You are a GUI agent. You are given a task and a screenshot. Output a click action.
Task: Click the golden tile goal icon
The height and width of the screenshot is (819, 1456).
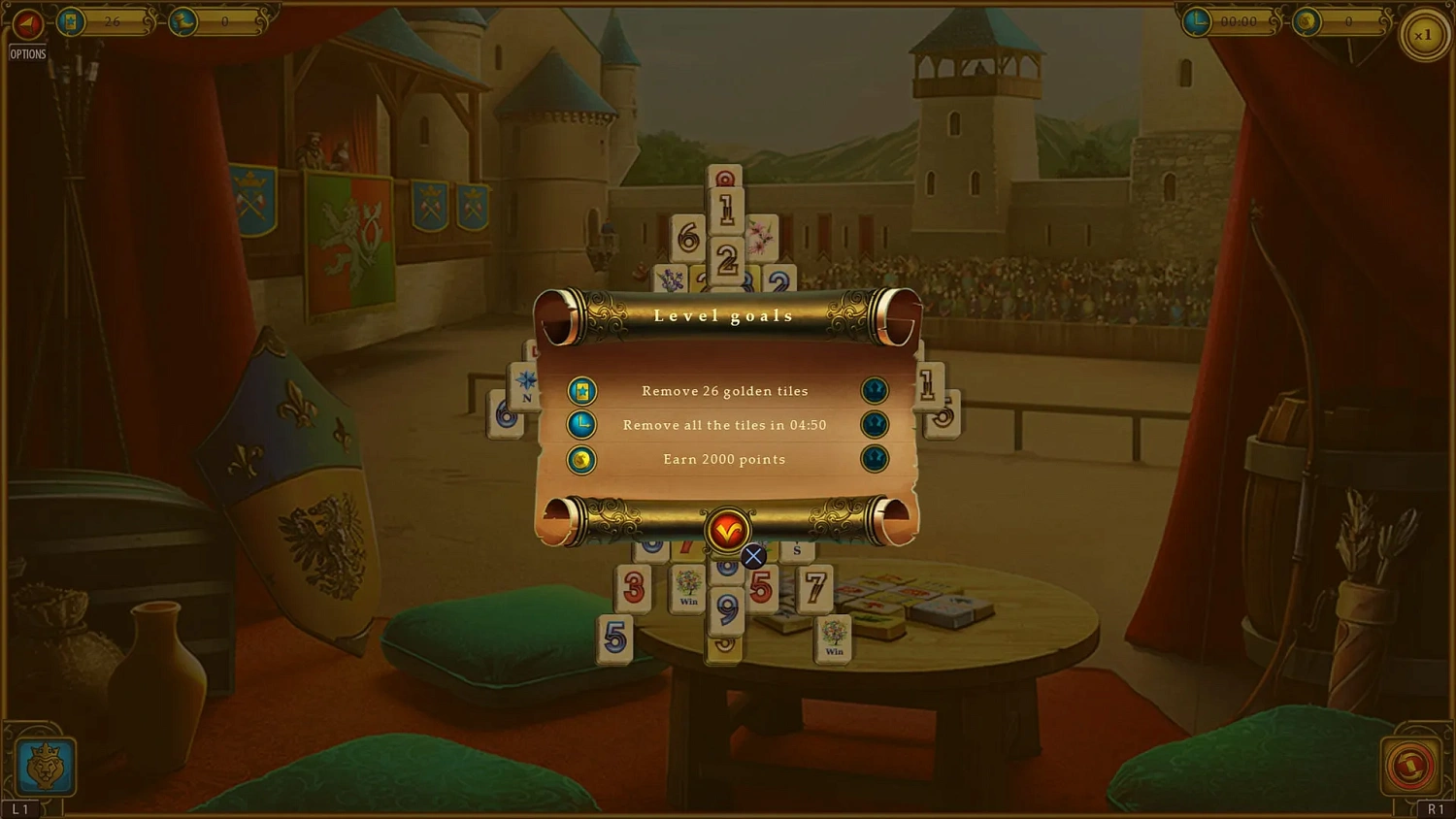[x=580, y=390]
